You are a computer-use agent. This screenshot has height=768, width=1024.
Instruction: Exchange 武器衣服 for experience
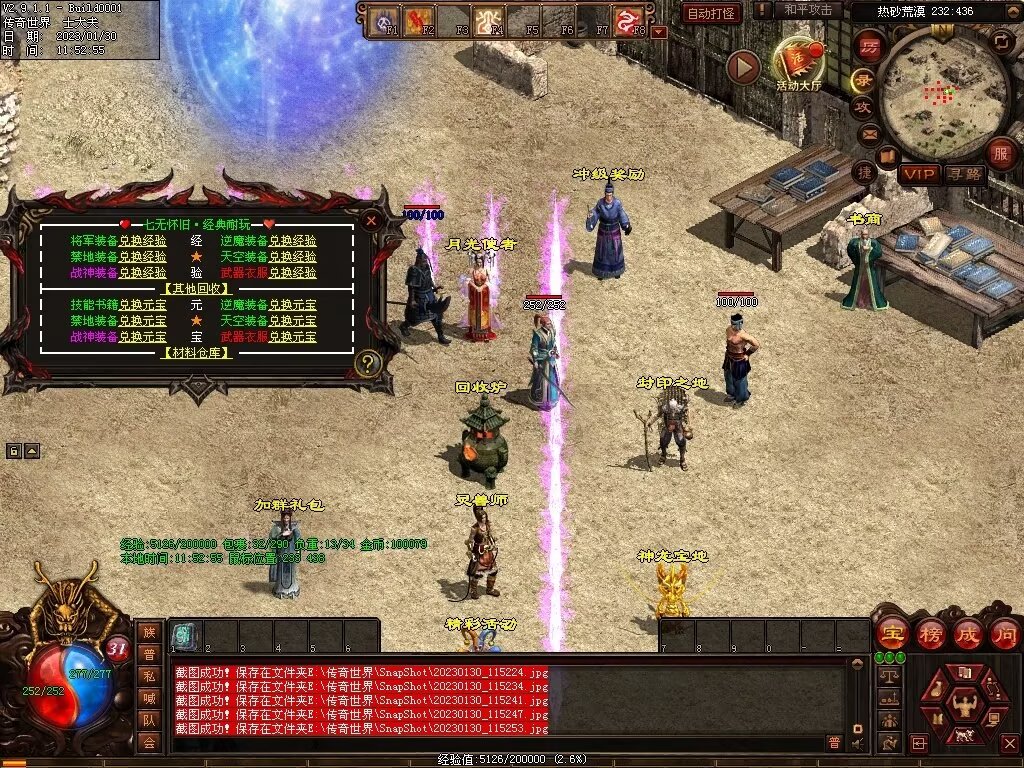[x=292, y=272]
